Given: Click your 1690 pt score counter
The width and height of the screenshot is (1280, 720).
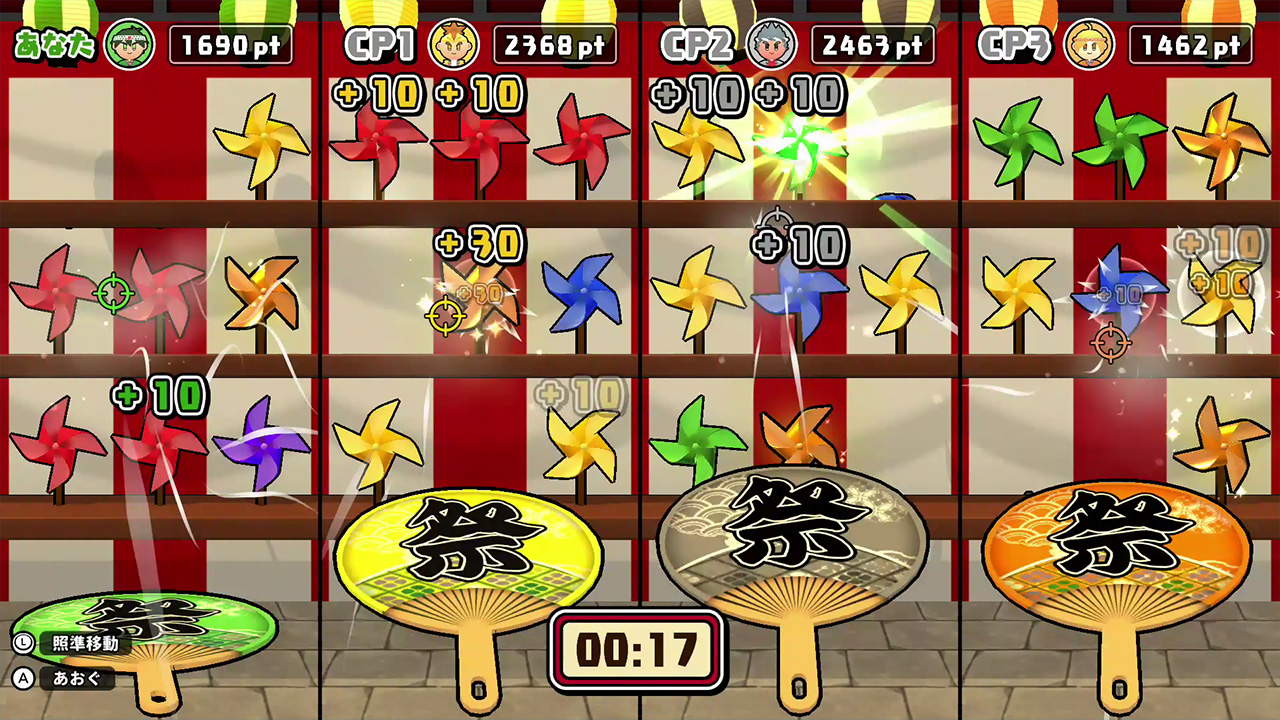Looking at the screenshot, I should click(231, 42).
